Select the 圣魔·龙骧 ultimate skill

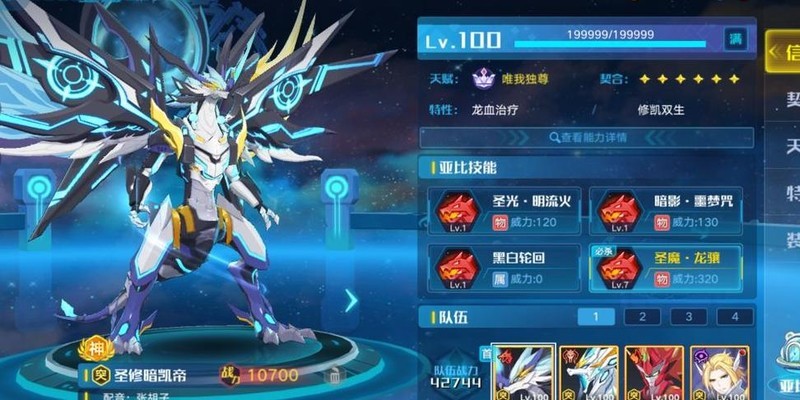(665, 267)
